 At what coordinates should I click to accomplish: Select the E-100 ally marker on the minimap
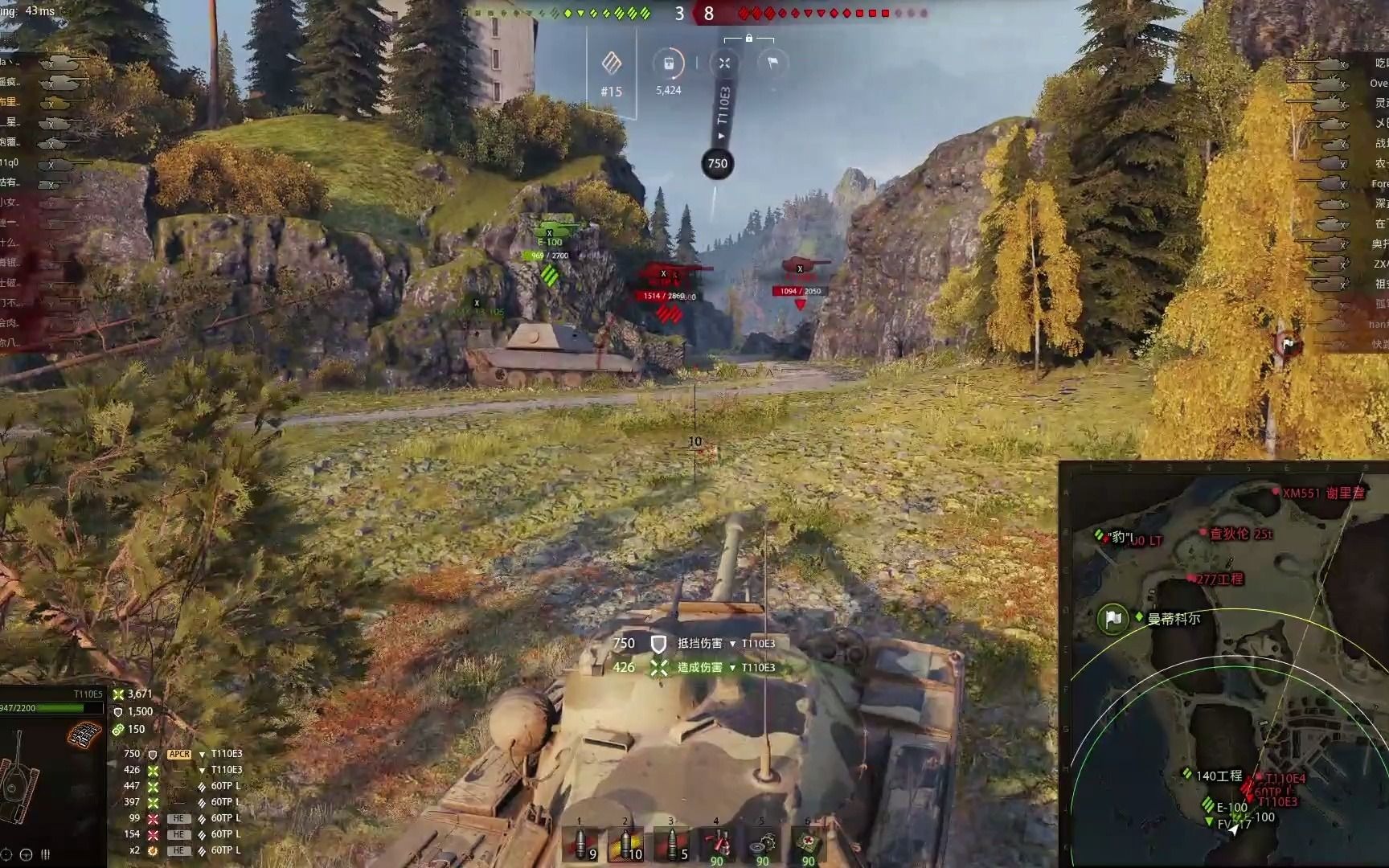1208,805
